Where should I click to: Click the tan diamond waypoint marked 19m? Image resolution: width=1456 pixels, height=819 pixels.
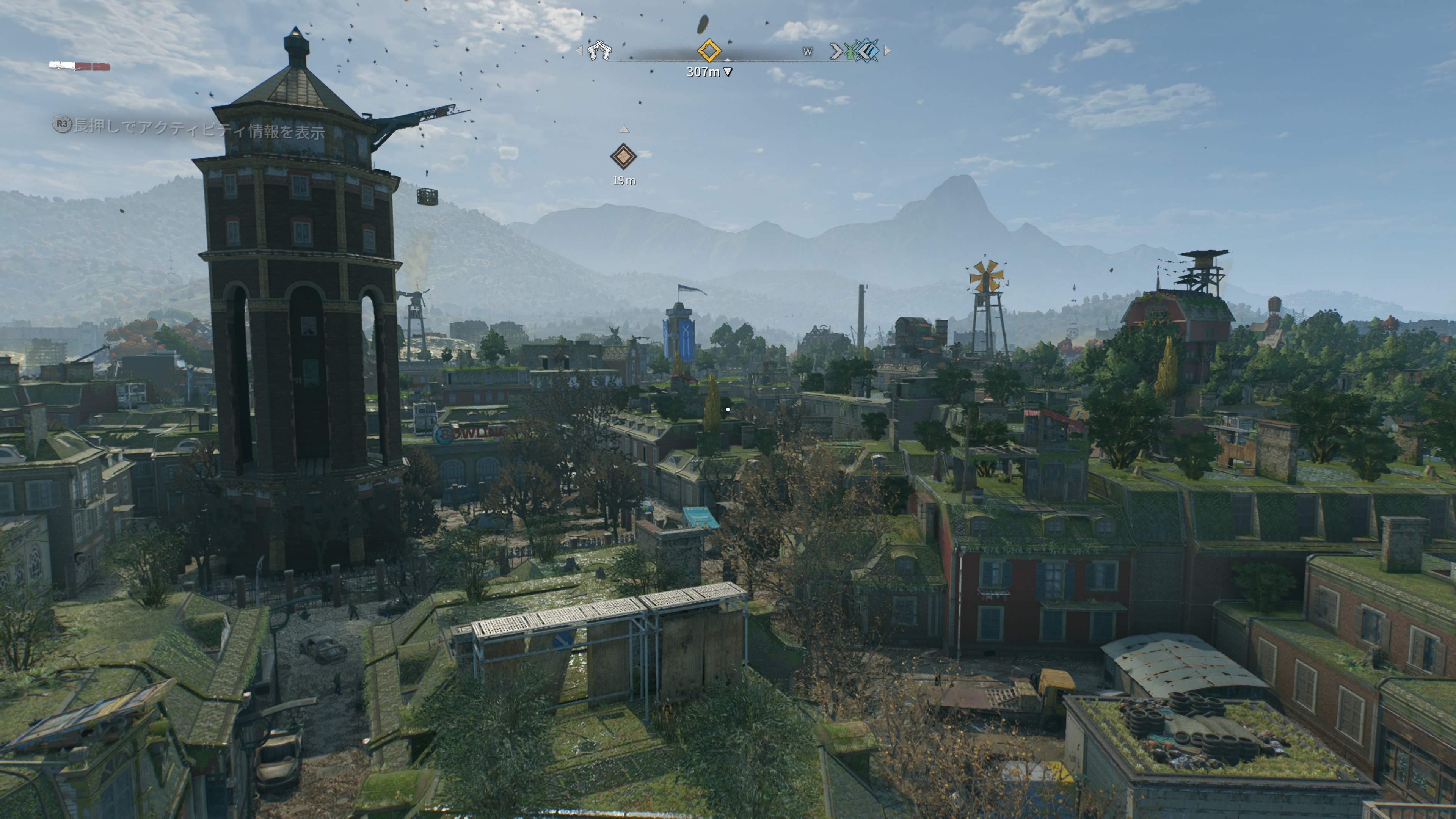point(623,157)
